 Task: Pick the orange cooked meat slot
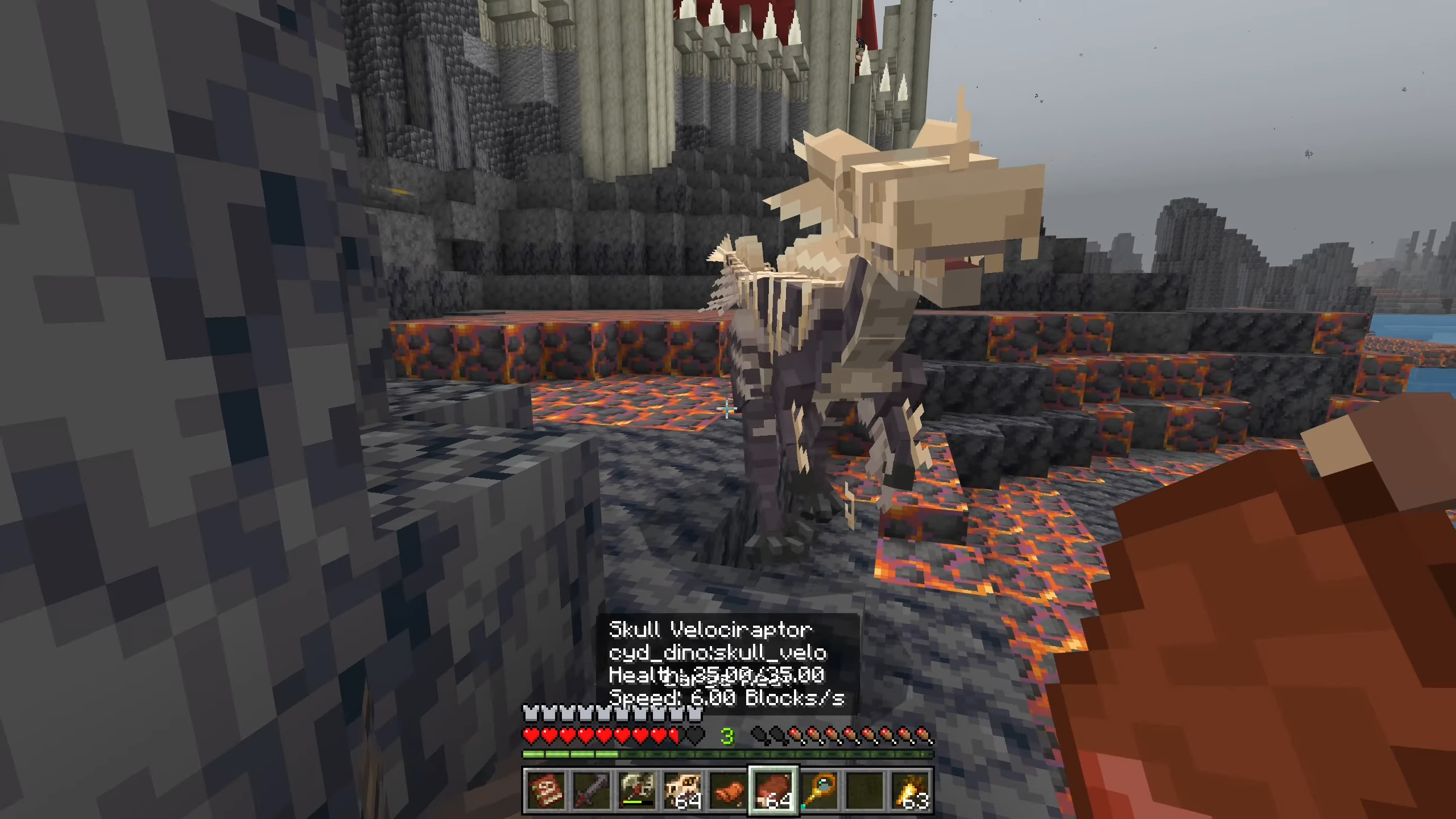pyautogui.click(x=728, y=791)
